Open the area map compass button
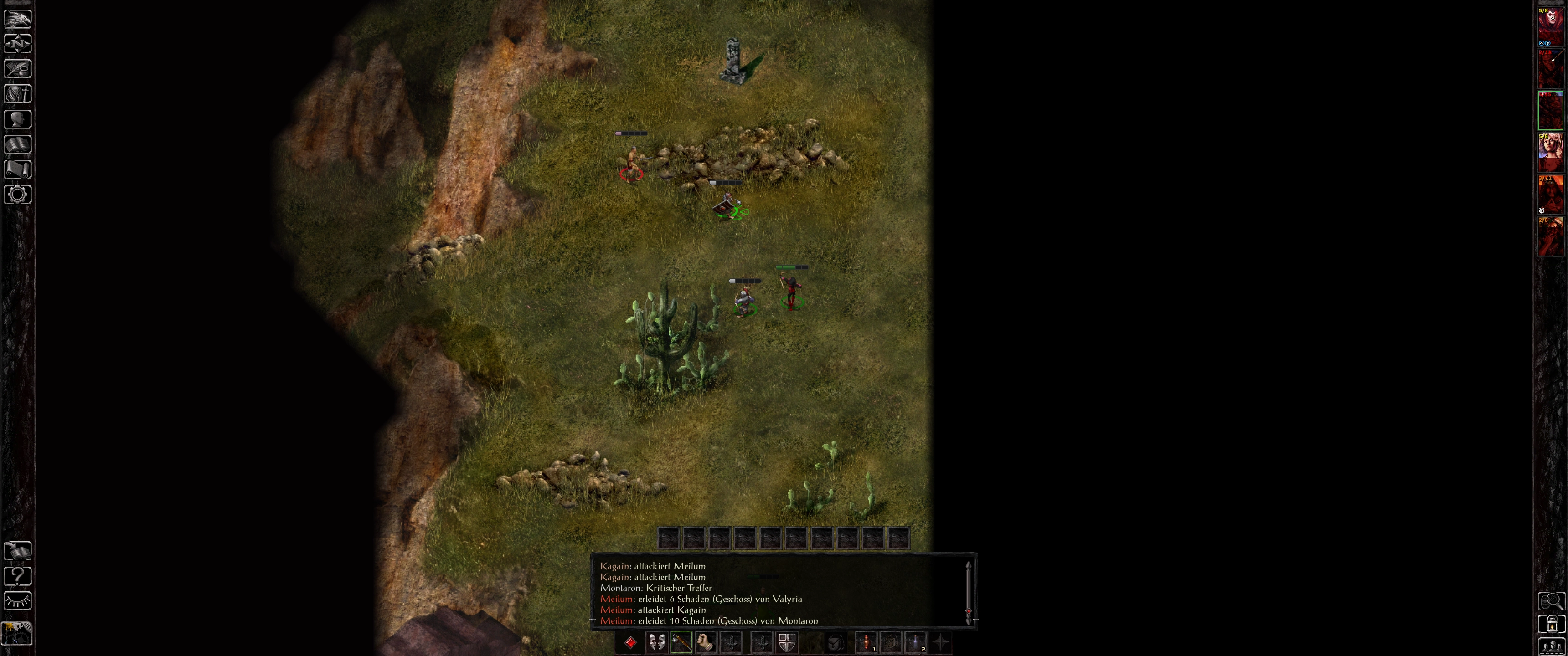This screenshot has height=656, width=1568. point(18,44)
